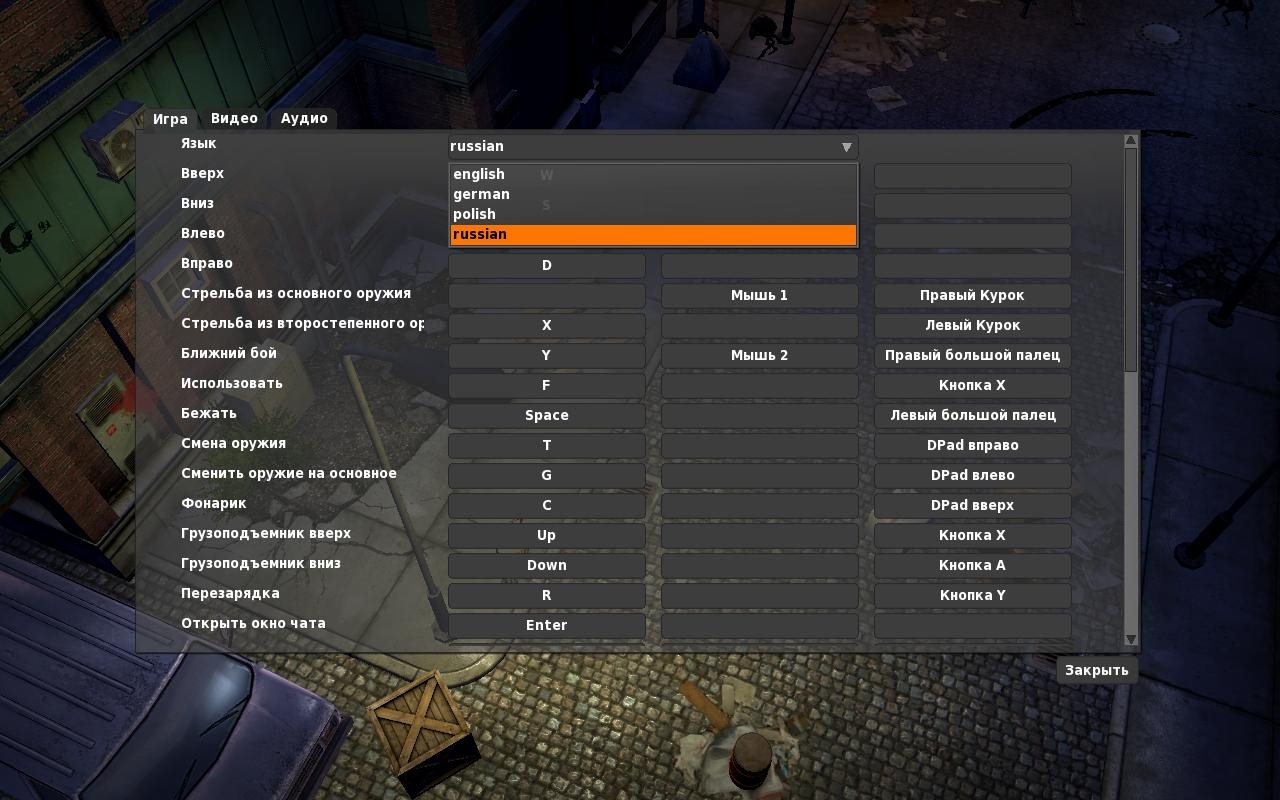The width and height of the screenshot is (1280, 800).
Task: Change the Мышь 2 melee binding
Action: (x=759, y=355)
